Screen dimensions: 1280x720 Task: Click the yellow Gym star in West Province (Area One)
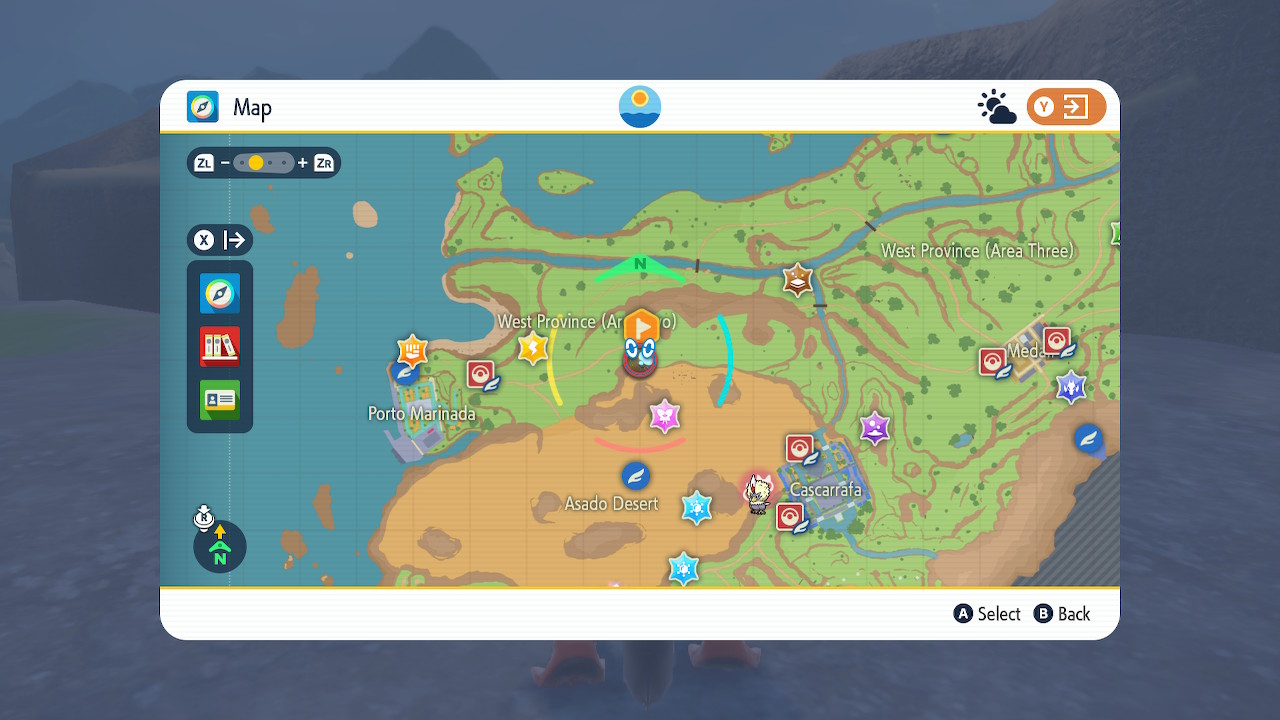[x=531, y=346]
